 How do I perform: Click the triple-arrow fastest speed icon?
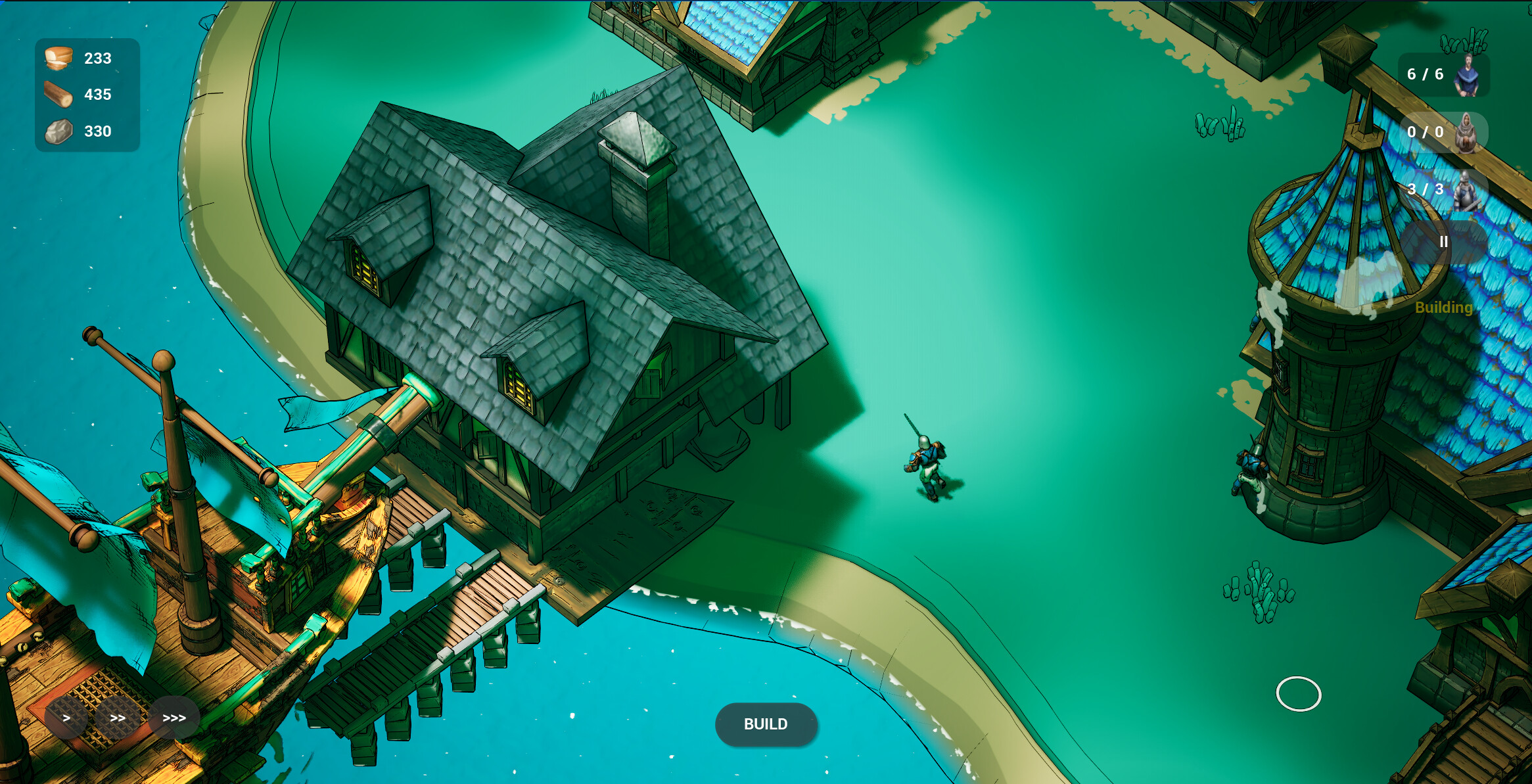coord(173,718)
